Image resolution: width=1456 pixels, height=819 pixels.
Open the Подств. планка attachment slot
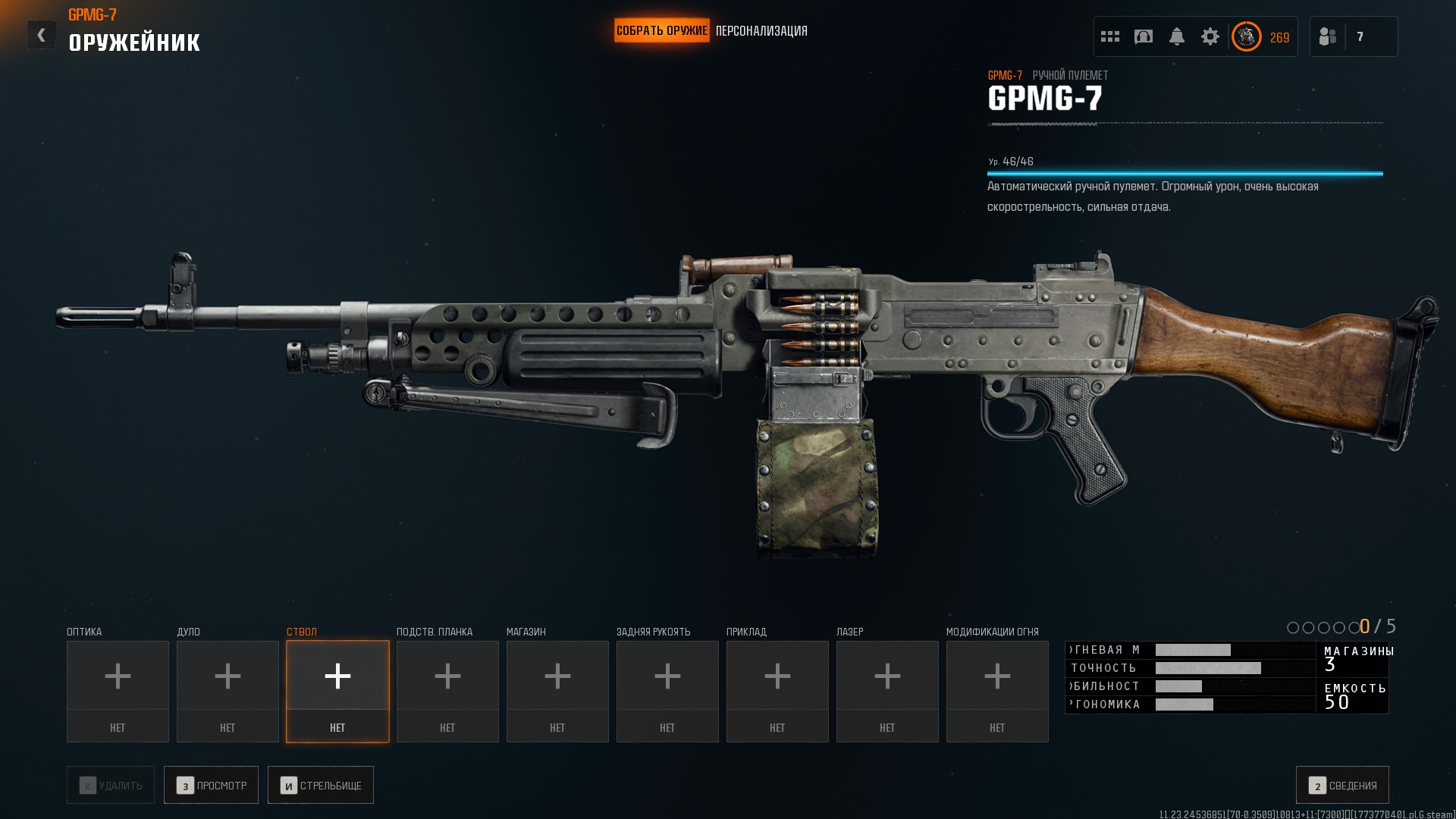[x=447, y=691]
